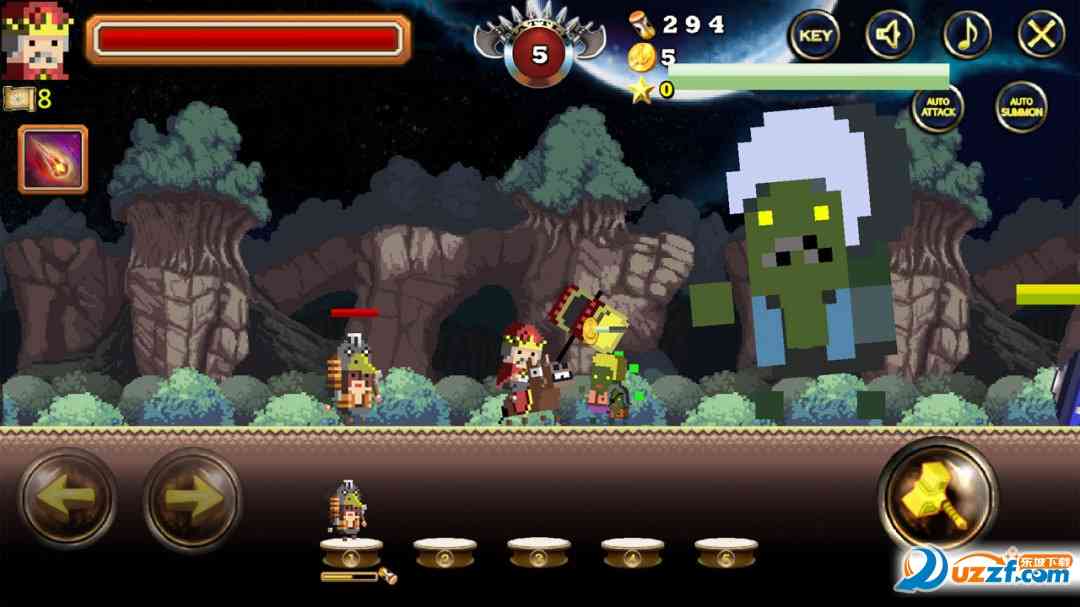
Task: Open the KEY controls button
Action: (815, 36)
